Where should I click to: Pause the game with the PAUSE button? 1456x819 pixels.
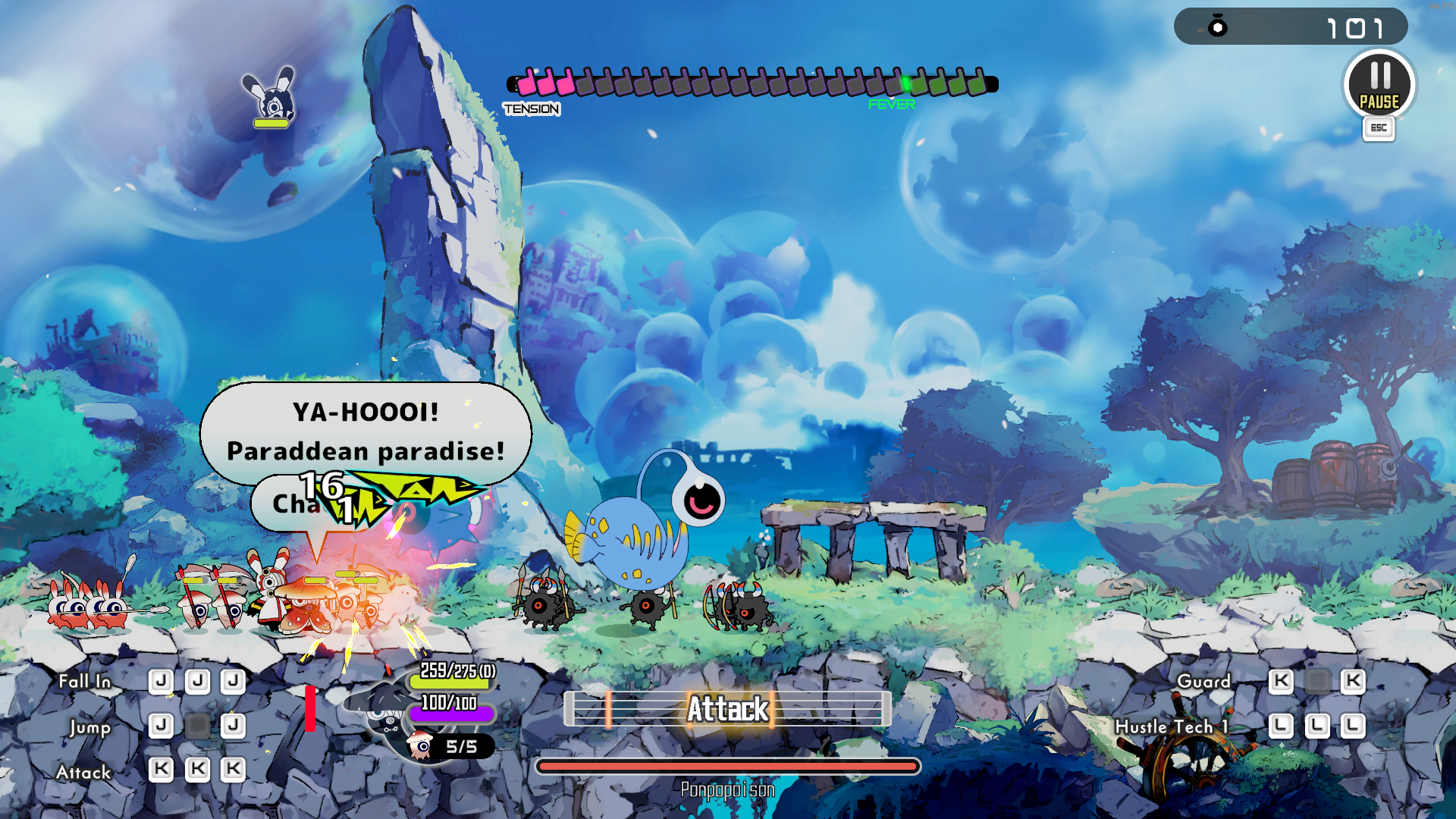click(x=1379, y=85)
